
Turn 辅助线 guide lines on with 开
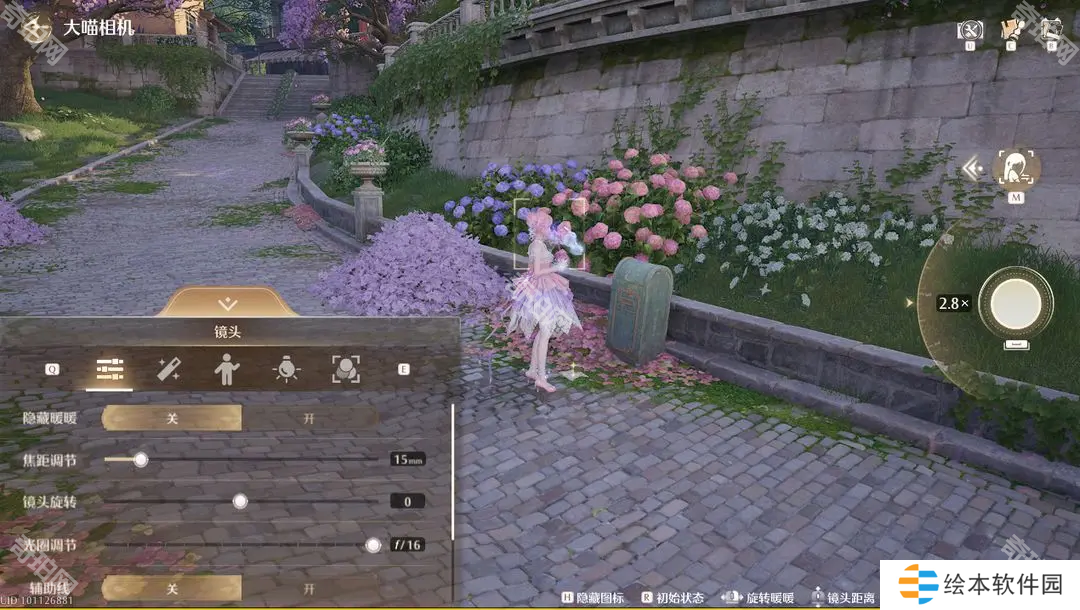coord(309,588)
